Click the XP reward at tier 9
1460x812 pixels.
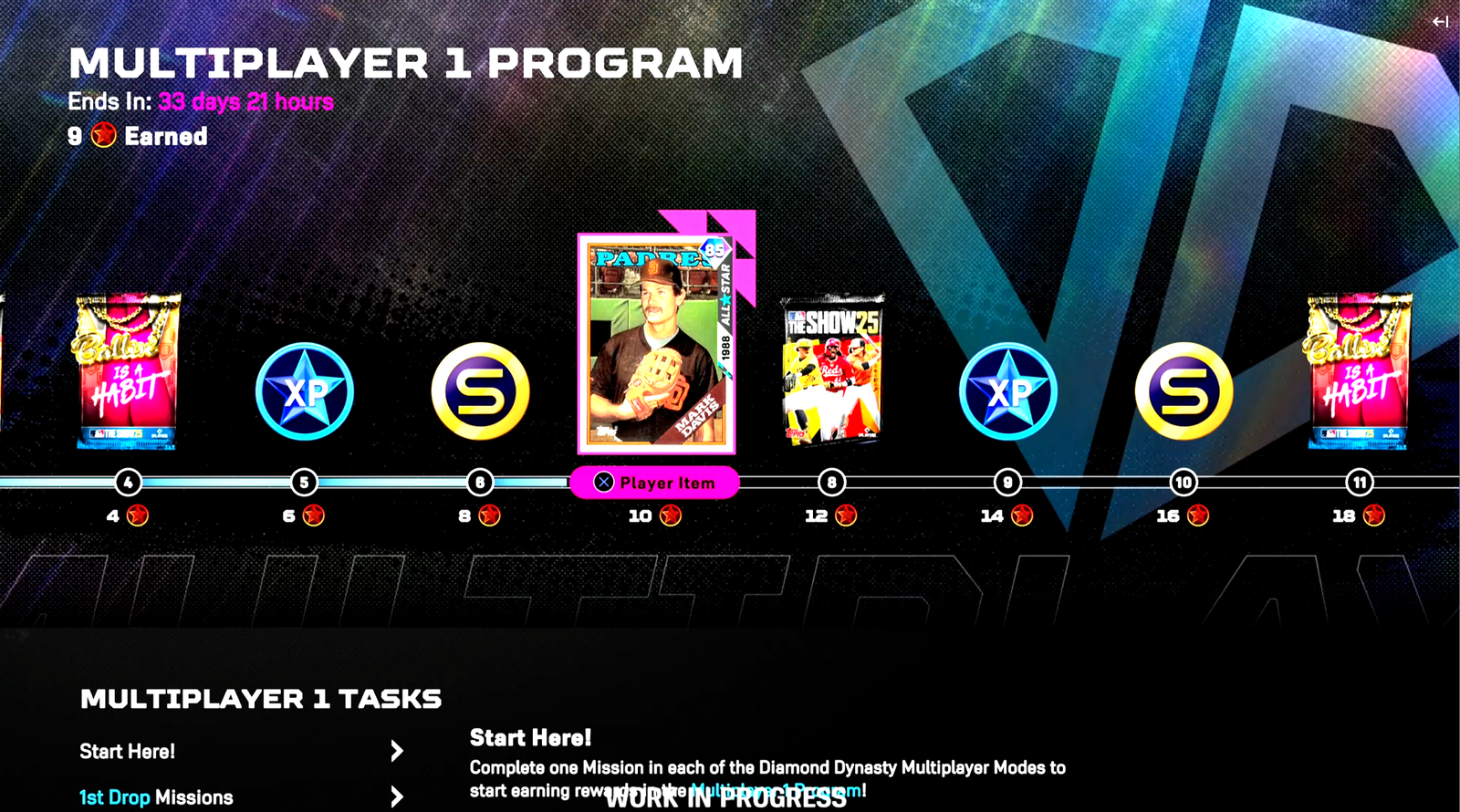pos(1007,392)
